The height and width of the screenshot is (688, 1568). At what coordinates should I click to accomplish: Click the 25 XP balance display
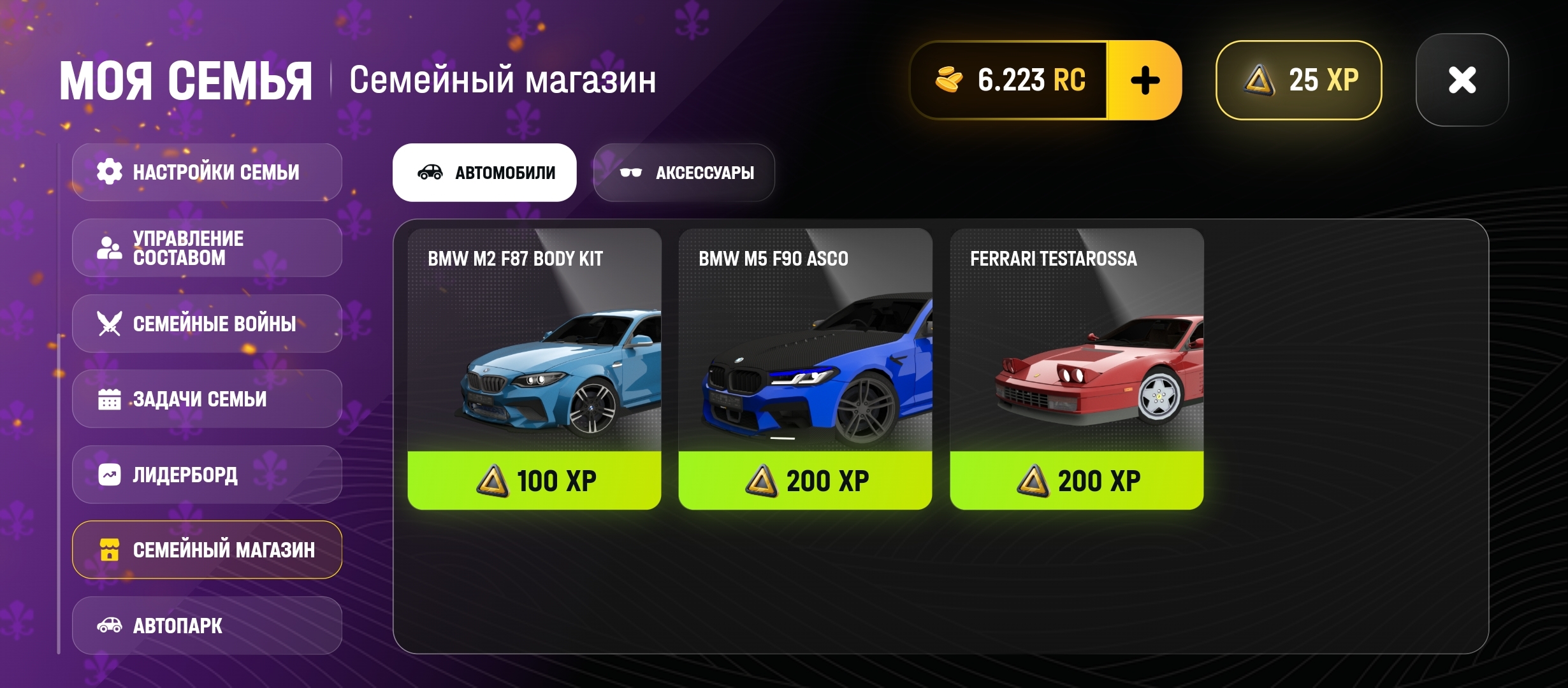1298,79
